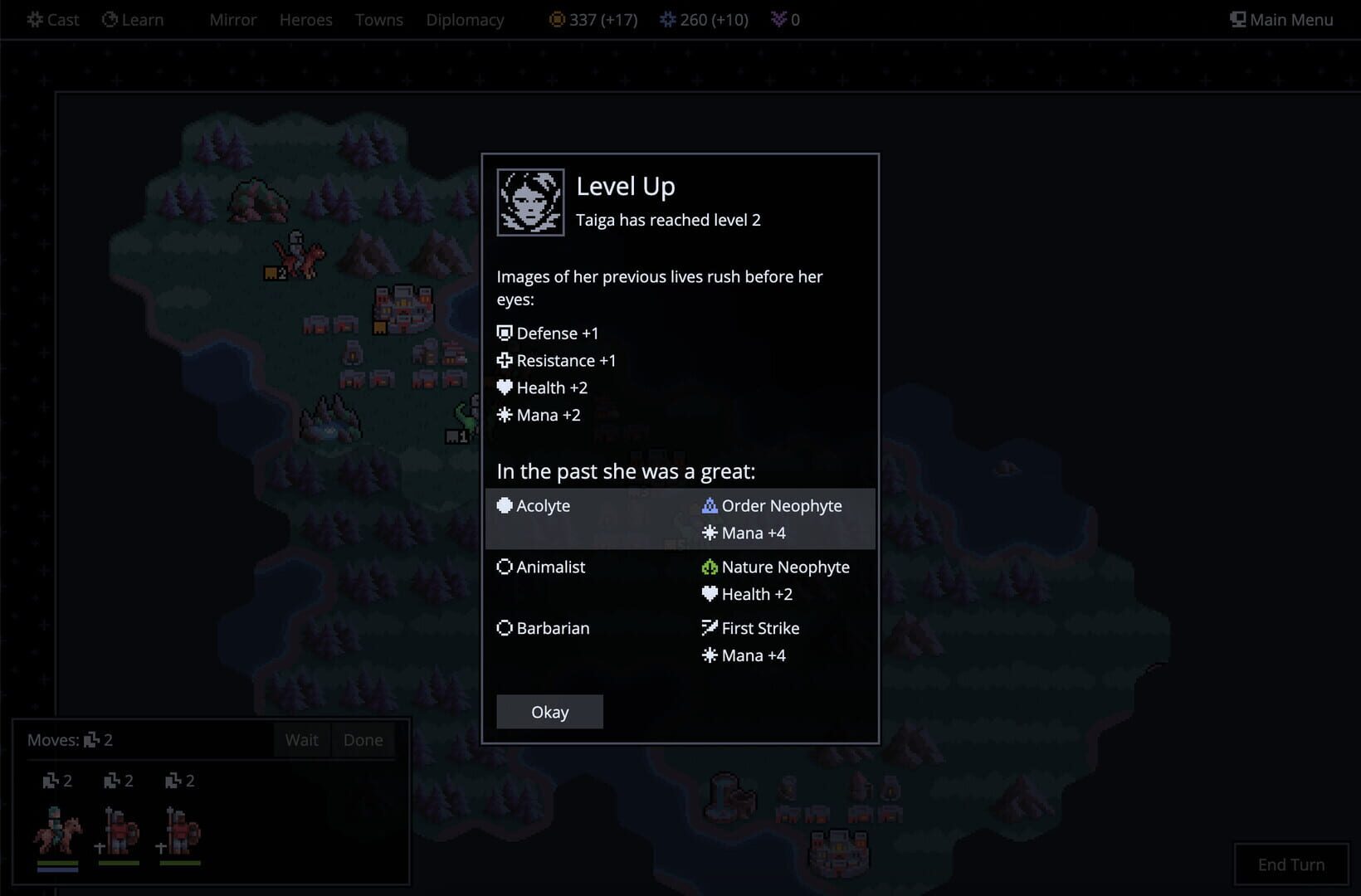Click the Order Neophyte faction icon
1361x896 pixels.
[x=710, y=505]
